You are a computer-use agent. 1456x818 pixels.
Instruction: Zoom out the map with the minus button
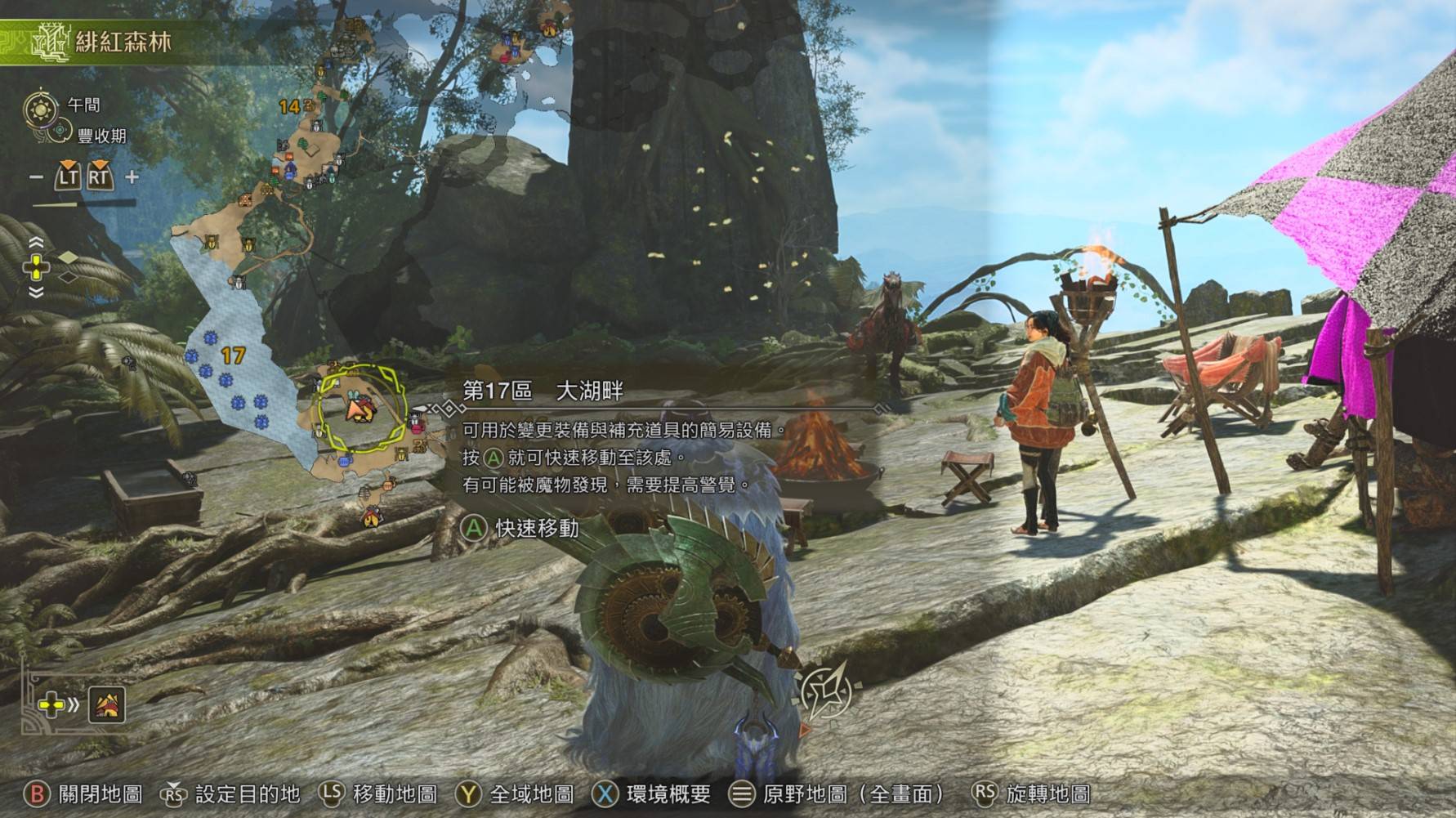(36, 177)
